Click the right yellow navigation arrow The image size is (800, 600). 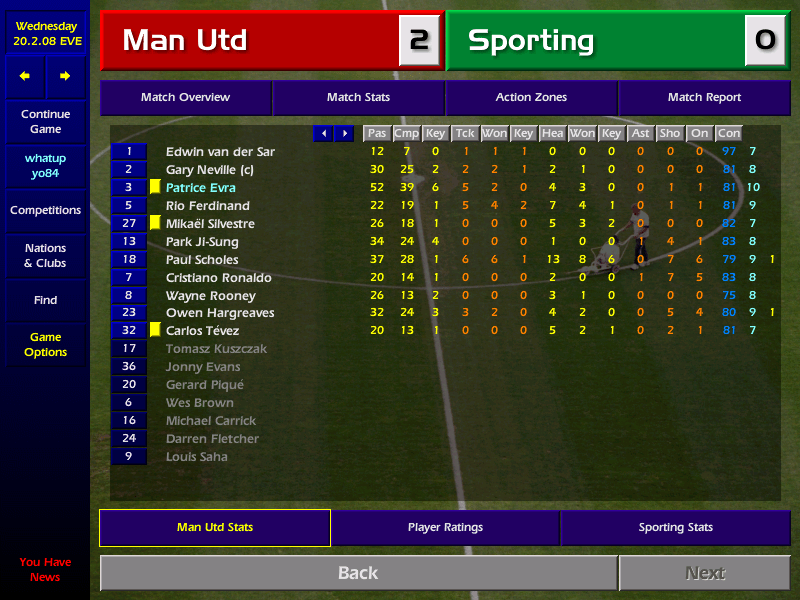tap(65, 76)
